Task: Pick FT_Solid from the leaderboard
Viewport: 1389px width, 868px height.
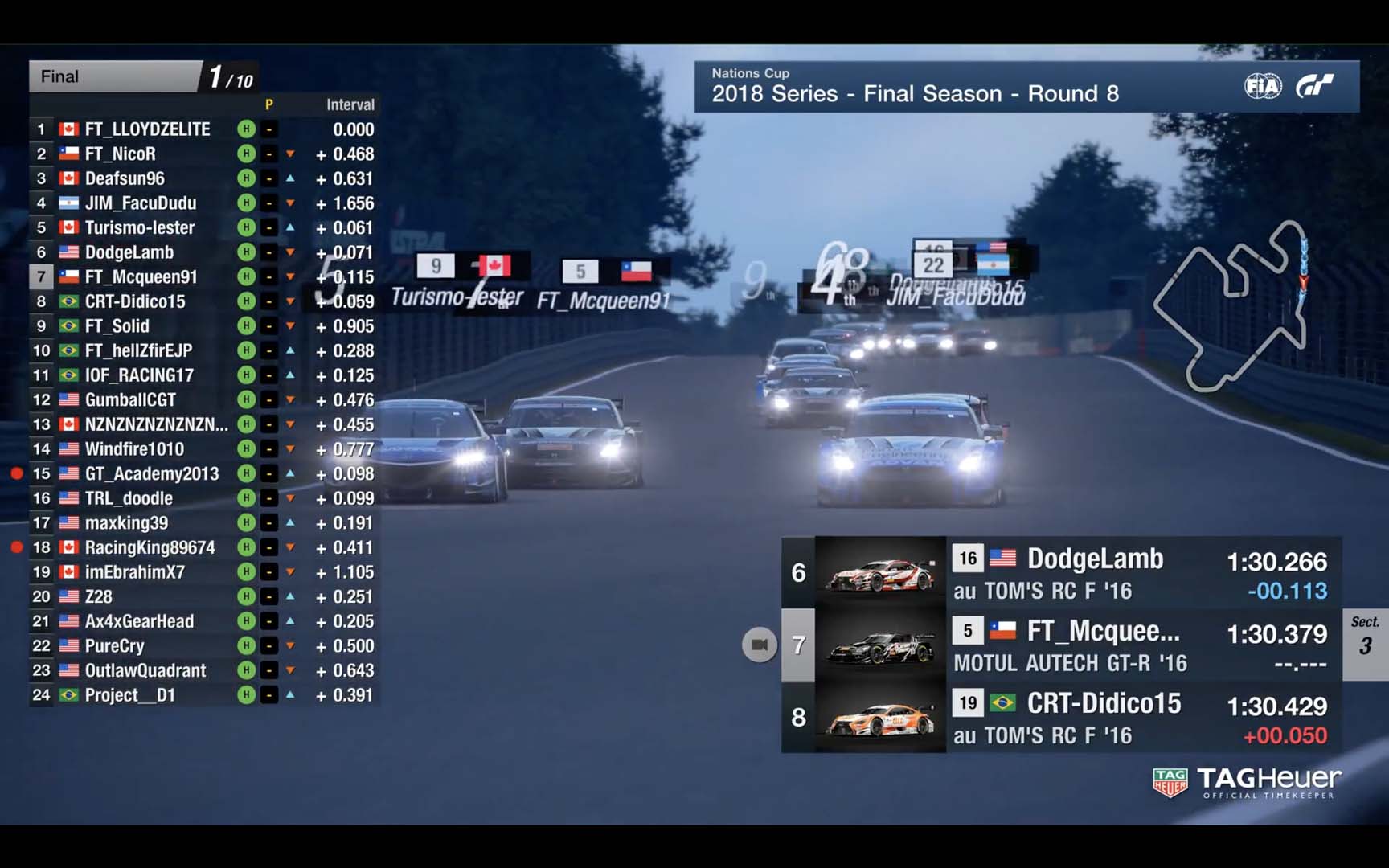Action: pos(117,326)
